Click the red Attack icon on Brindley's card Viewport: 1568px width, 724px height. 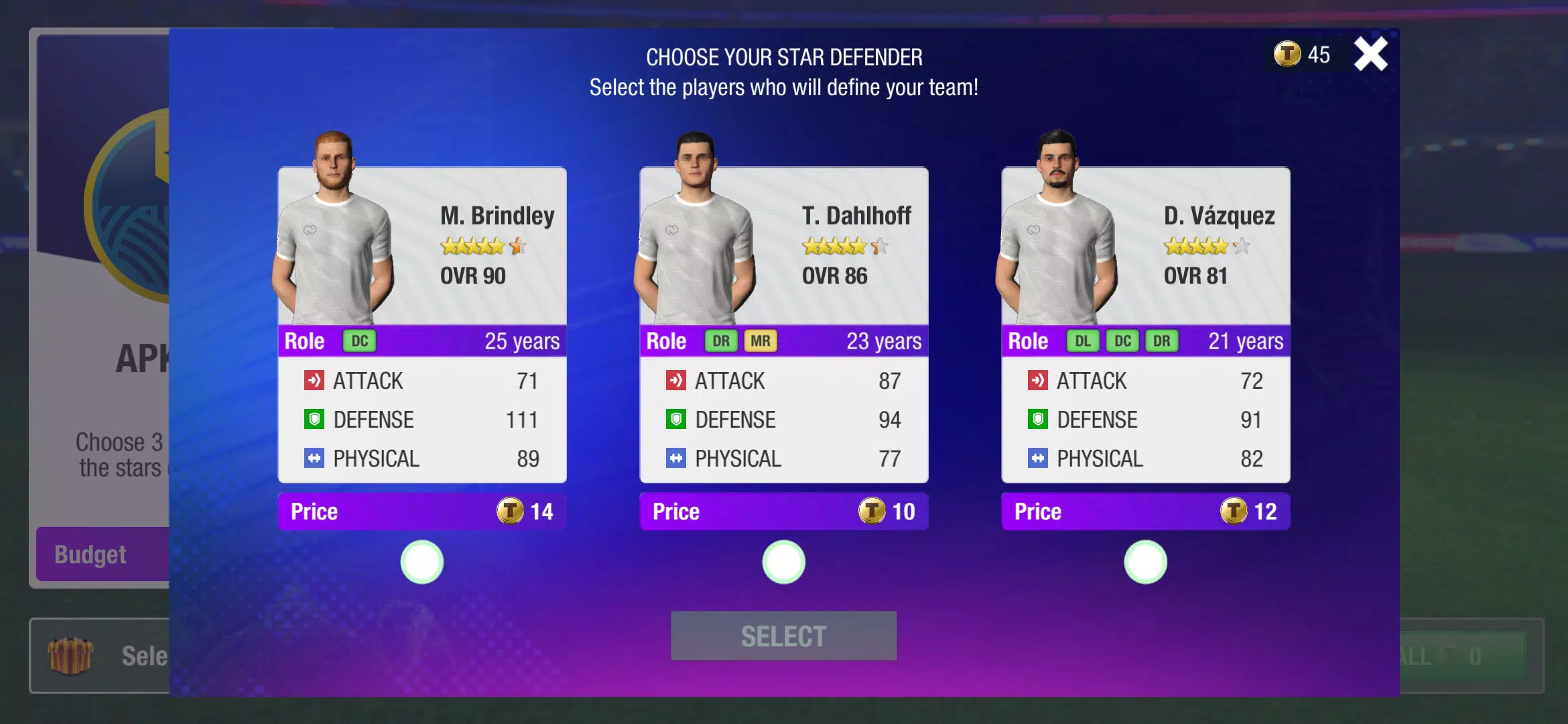313,380
